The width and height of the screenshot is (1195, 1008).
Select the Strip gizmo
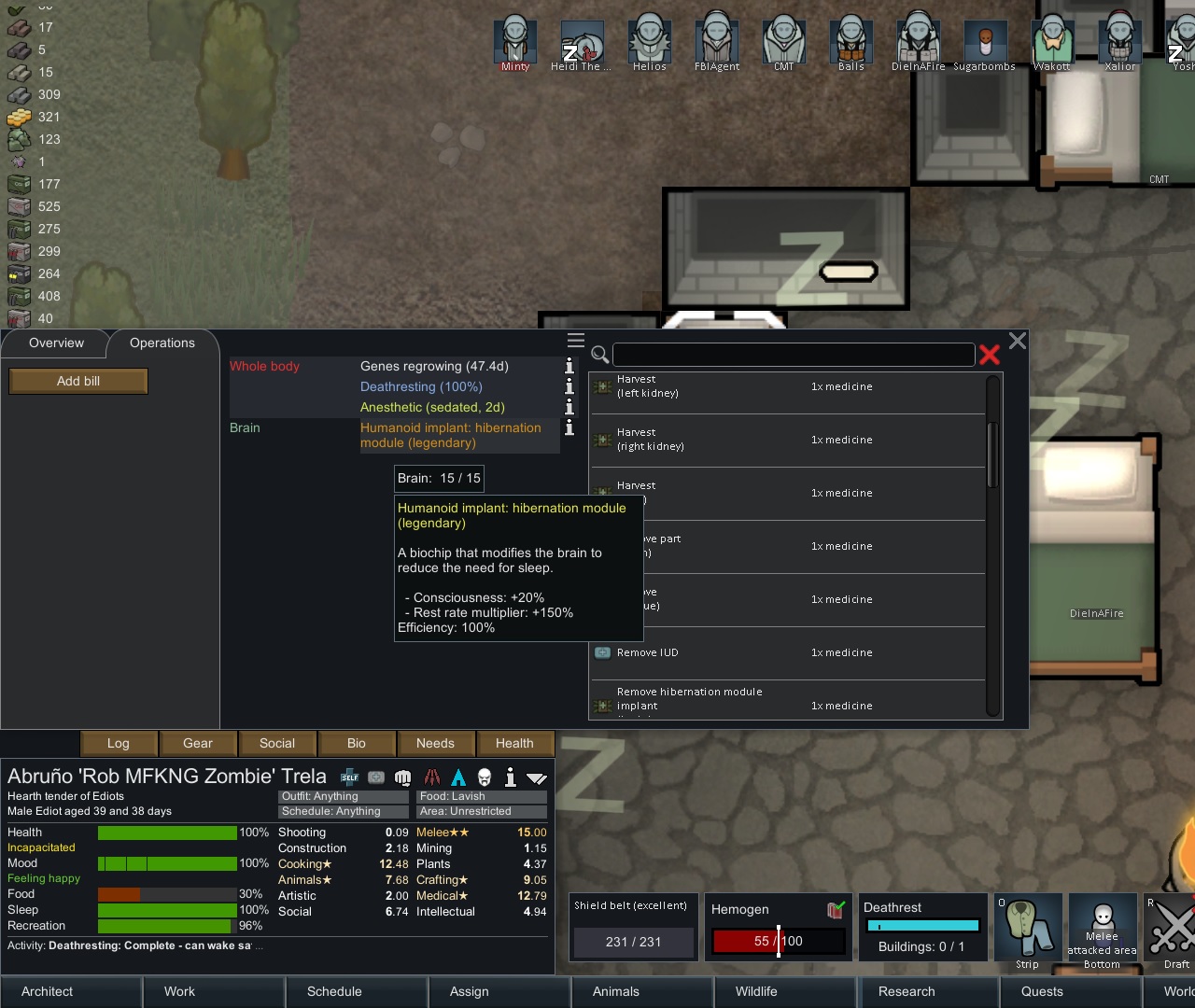(x=1027, y=927)
